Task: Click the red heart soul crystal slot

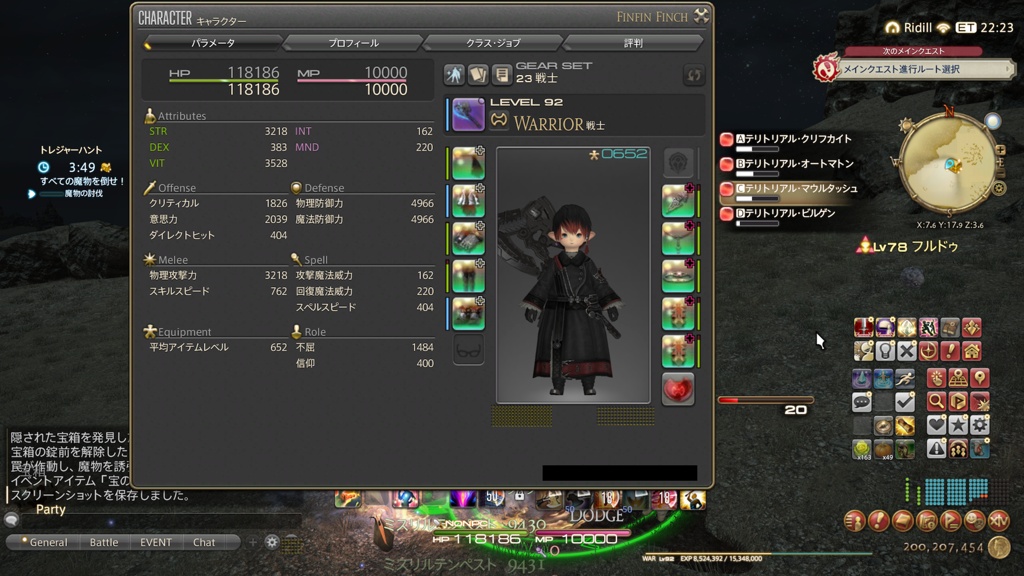Action: [x=678, y=389]
